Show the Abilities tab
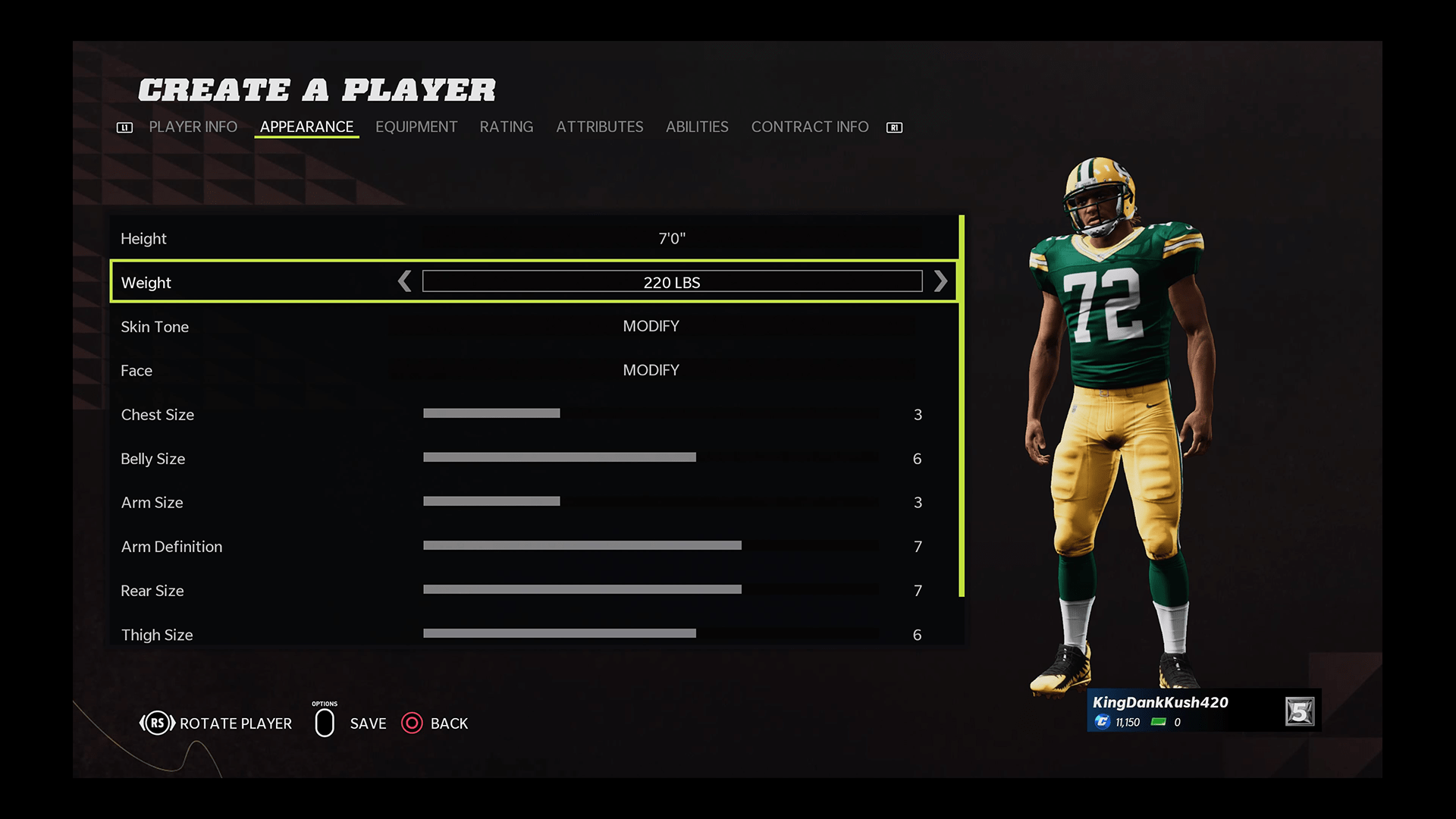Image resolution: width=1456 pixels, height=819 pixels. coord(697,127)
